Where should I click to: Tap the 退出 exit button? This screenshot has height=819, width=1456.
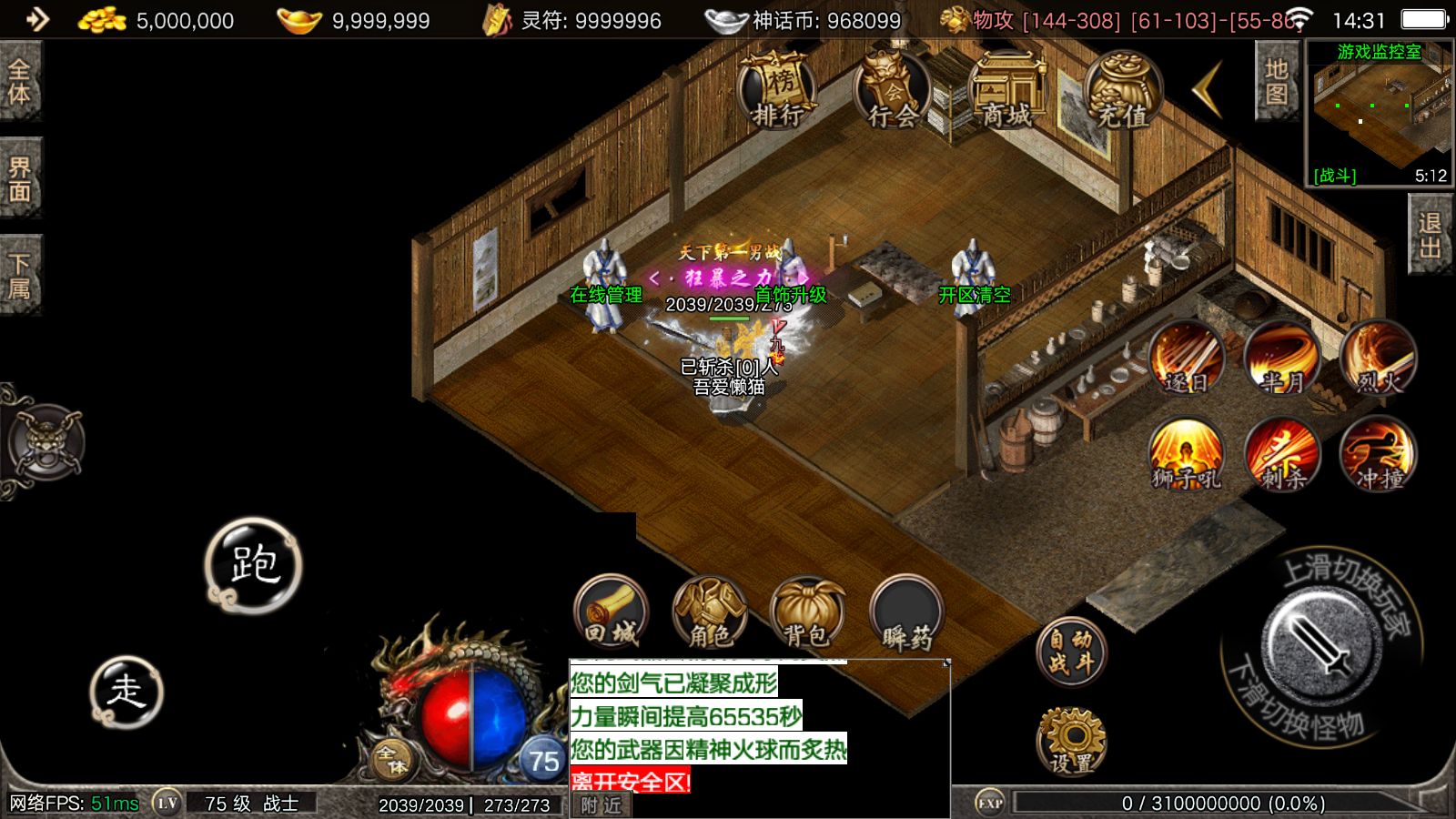click(x=1431, y=235)
